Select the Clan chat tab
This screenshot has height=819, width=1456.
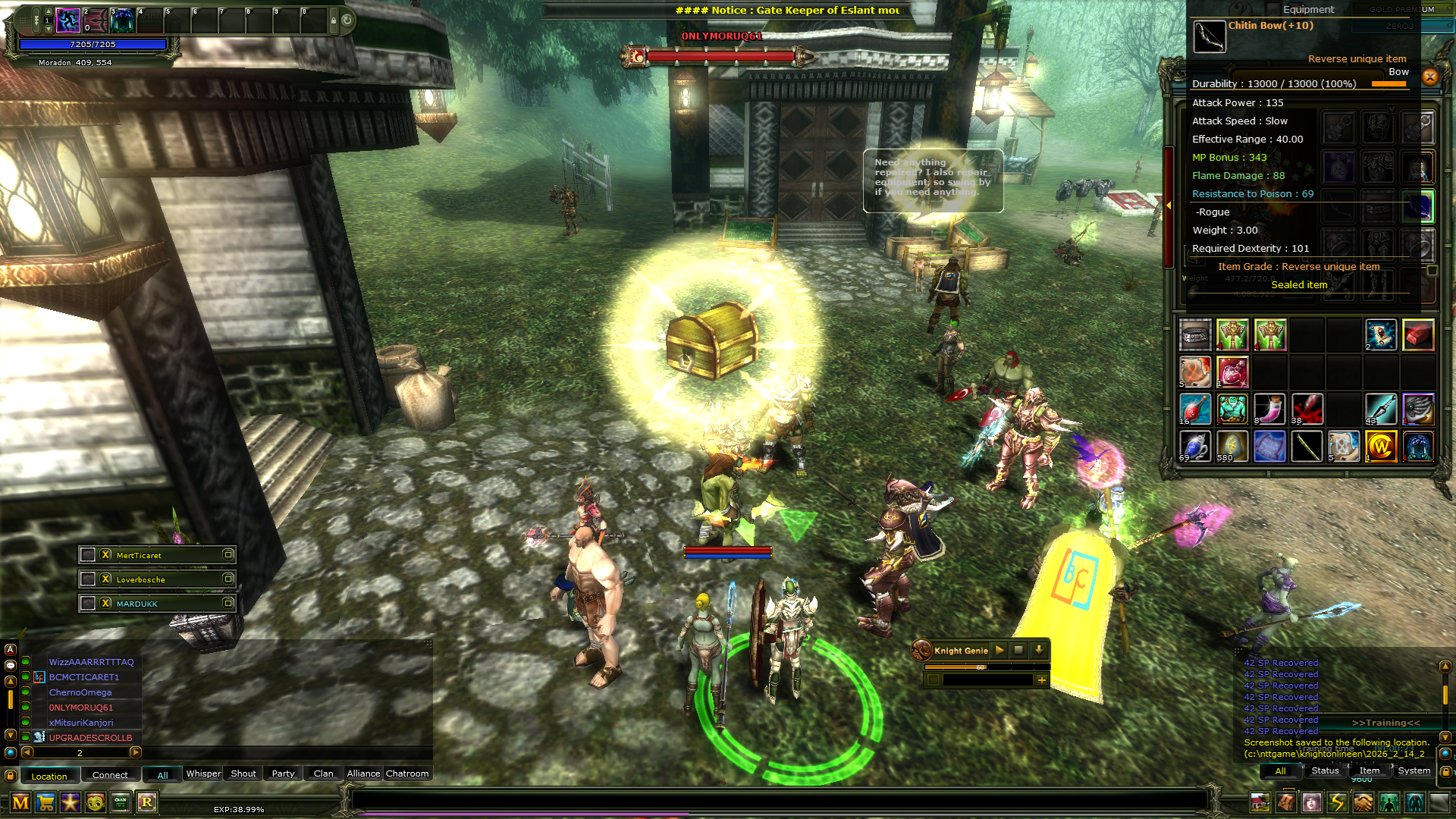tap(324, 773)
